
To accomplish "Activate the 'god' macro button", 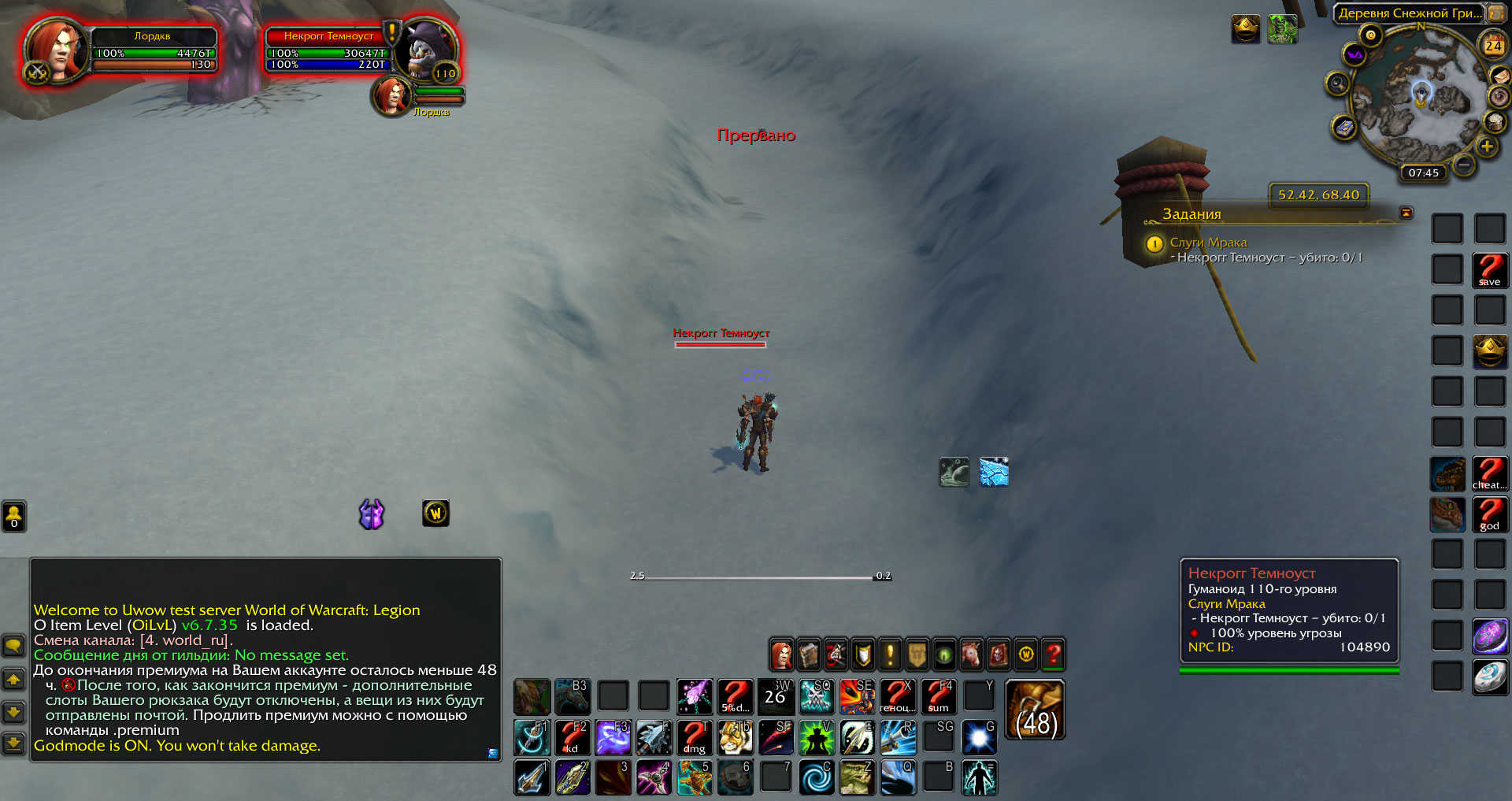I will point(1489,514).
